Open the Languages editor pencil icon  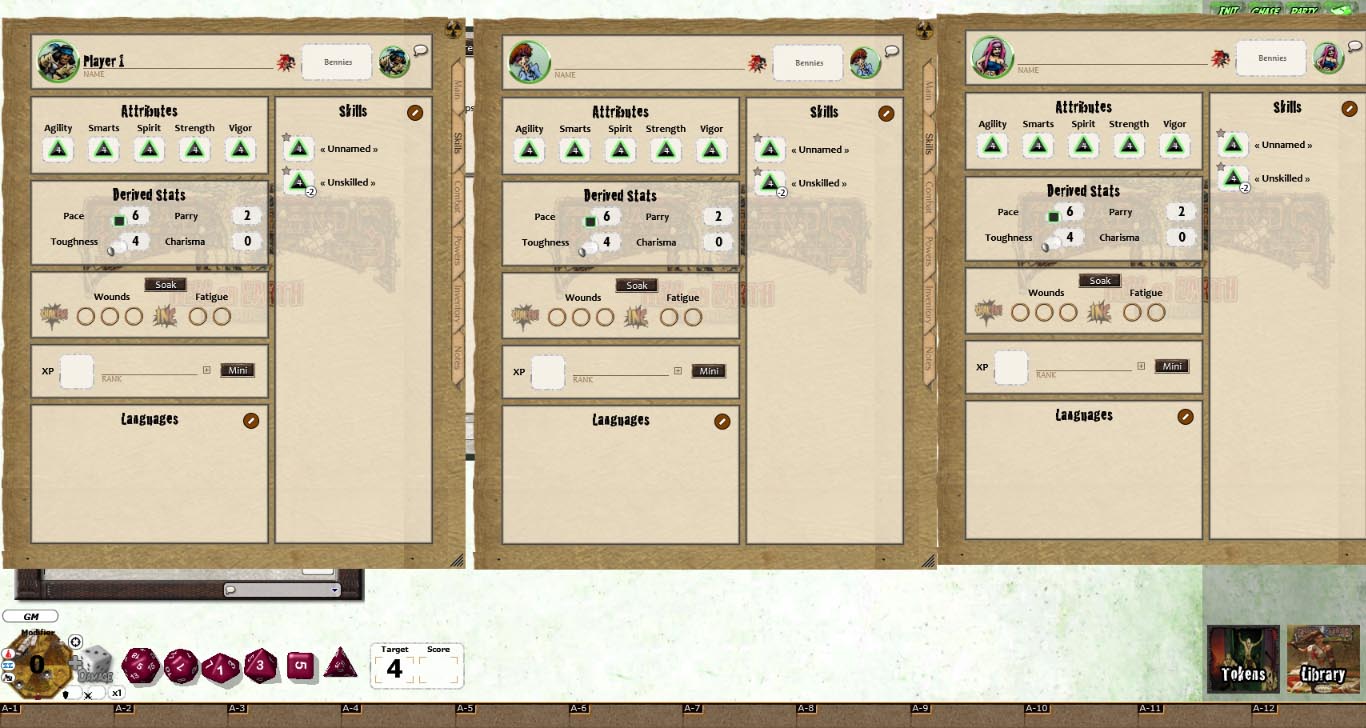click(x=250, y=420)
